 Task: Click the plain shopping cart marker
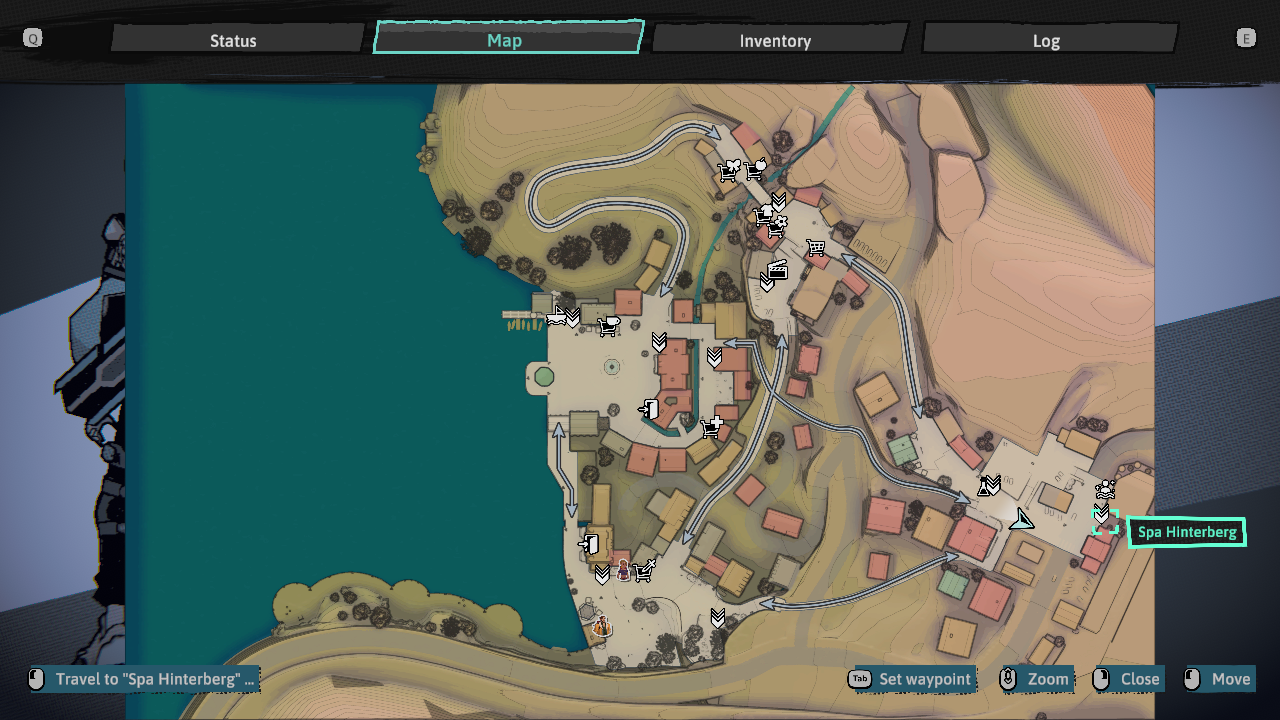click(816, 247)
